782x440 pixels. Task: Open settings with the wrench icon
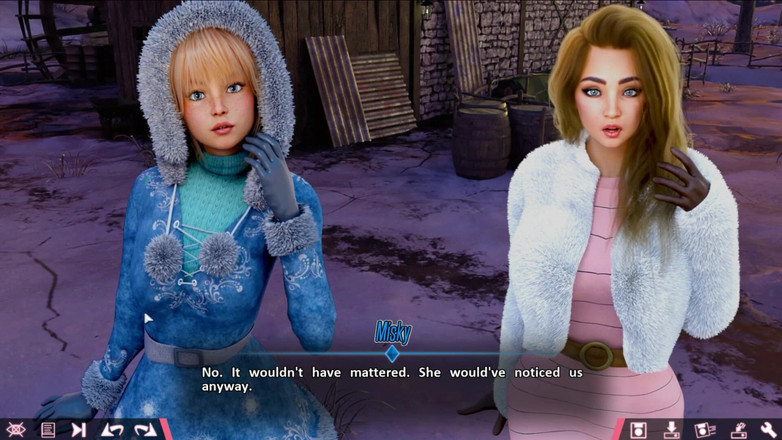(x=768, y=430)
